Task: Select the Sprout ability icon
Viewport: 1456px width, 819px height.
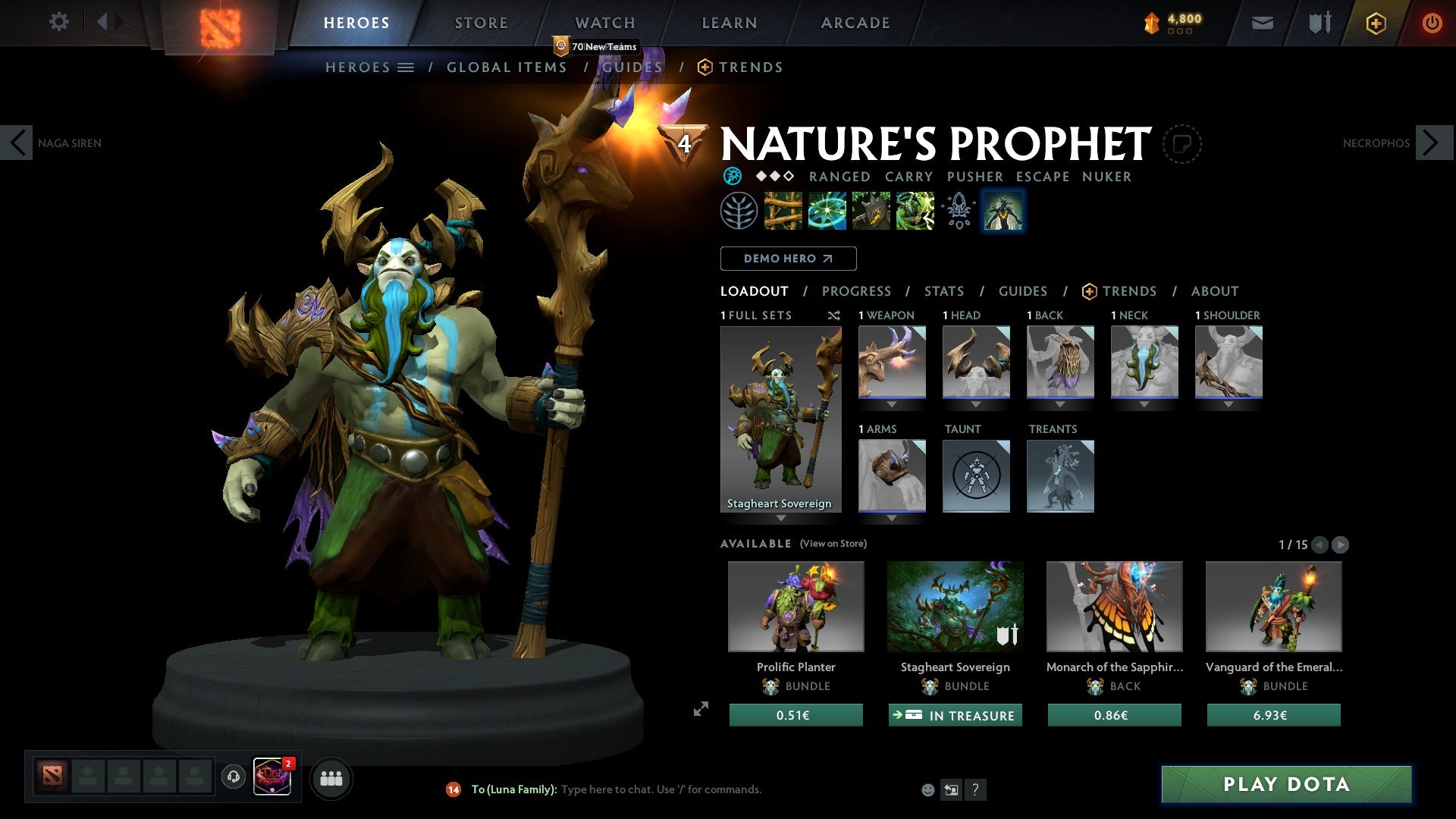Action: click(783, 212)
